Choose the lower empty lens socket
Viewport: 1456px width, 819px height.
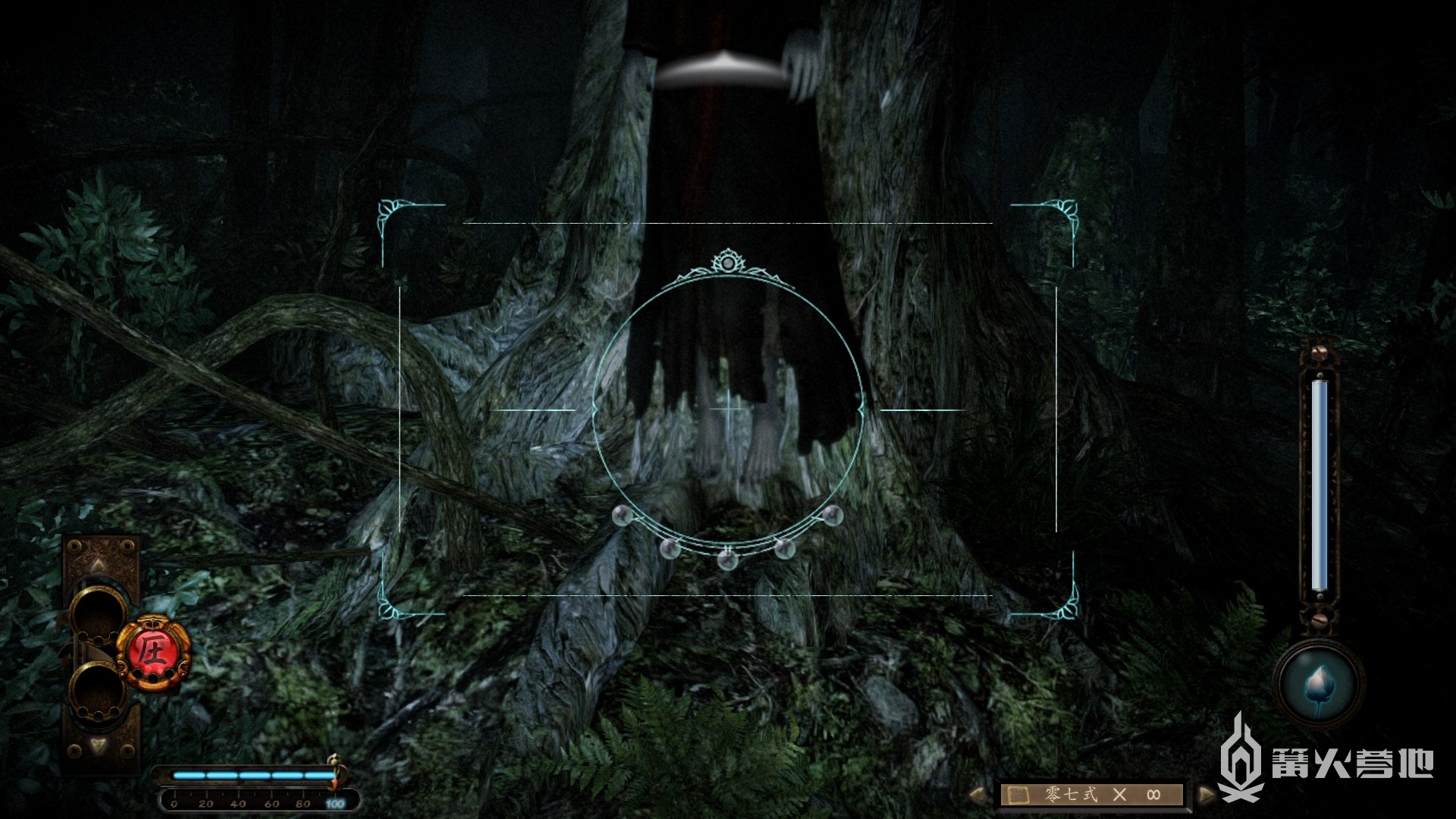(99, 690)
